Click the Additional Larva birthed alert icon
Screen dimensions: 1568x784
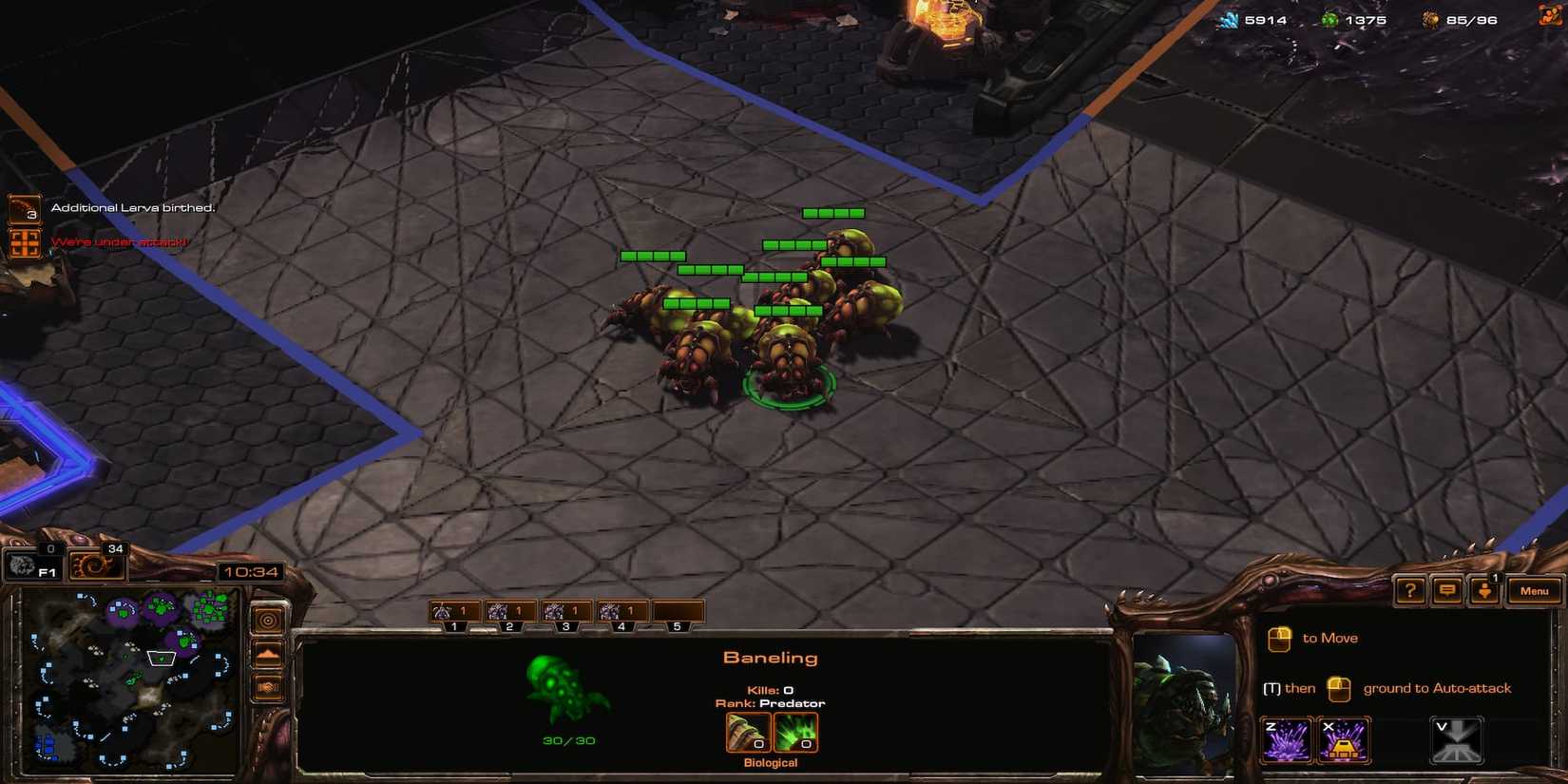click(x=25, y=208)
